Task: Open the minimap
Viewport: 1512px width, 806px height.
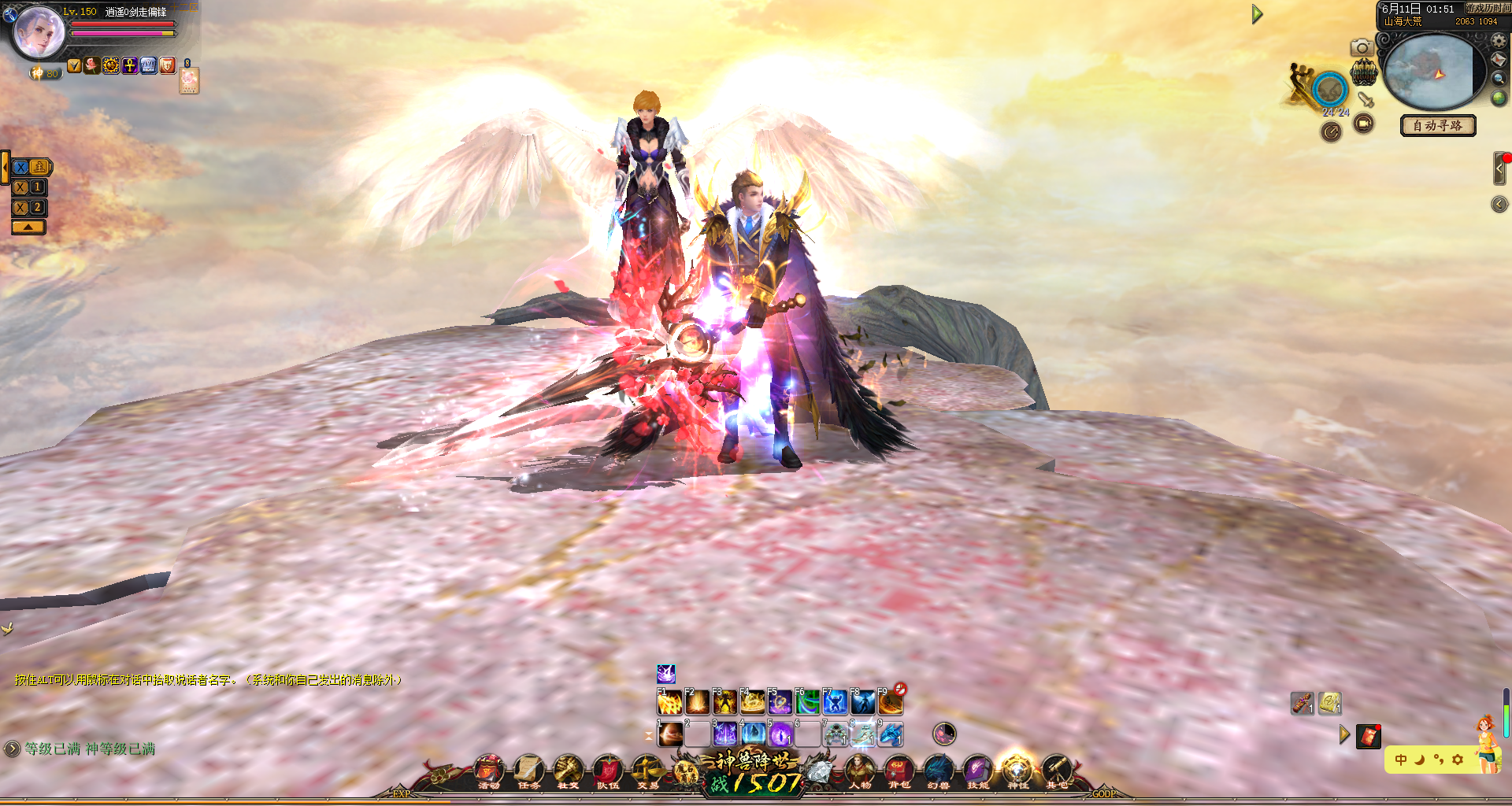Action: tap(1430, 72)
